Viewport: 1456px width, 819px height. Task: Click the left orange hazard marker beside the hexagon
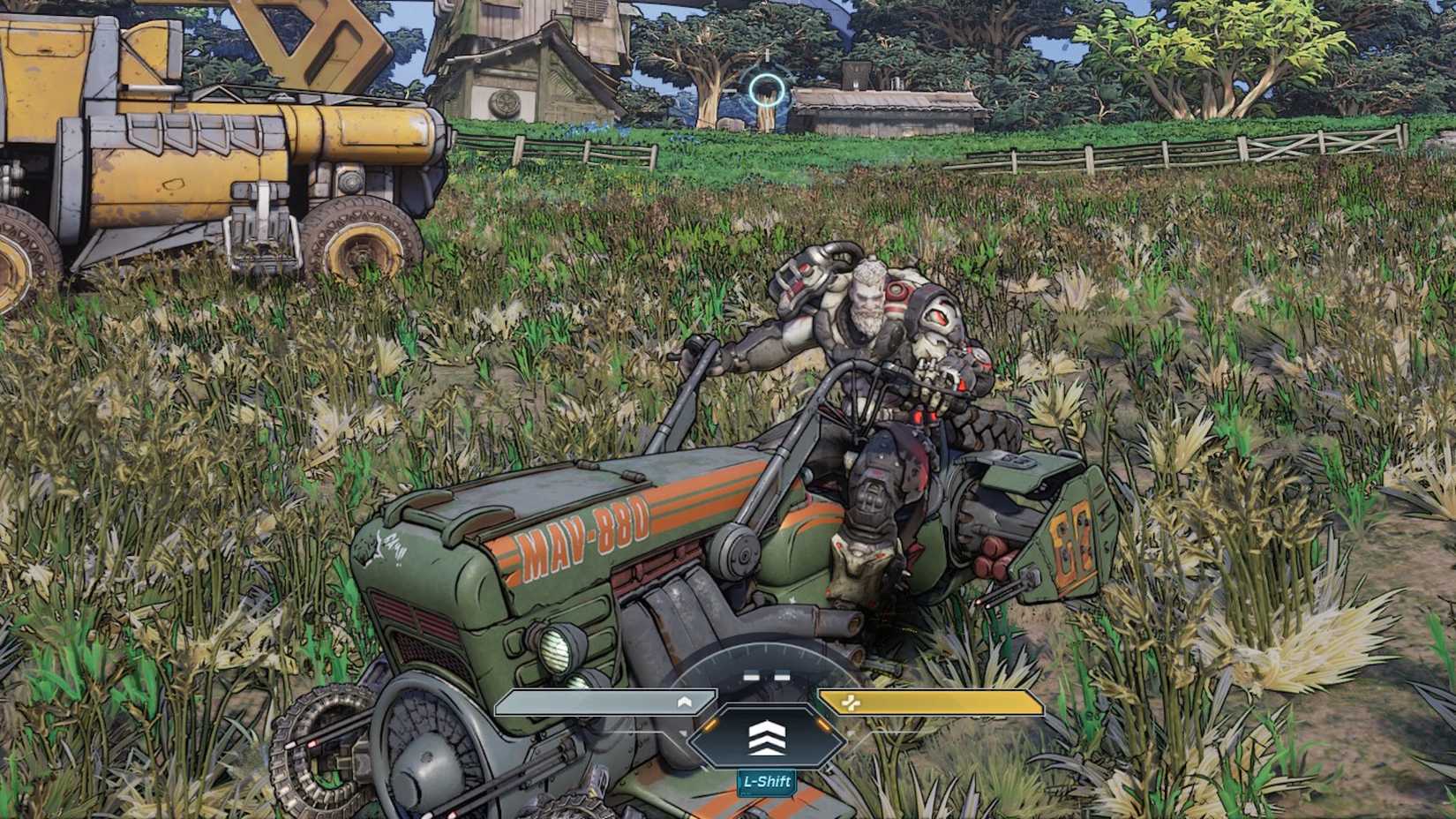click(710, 726)
